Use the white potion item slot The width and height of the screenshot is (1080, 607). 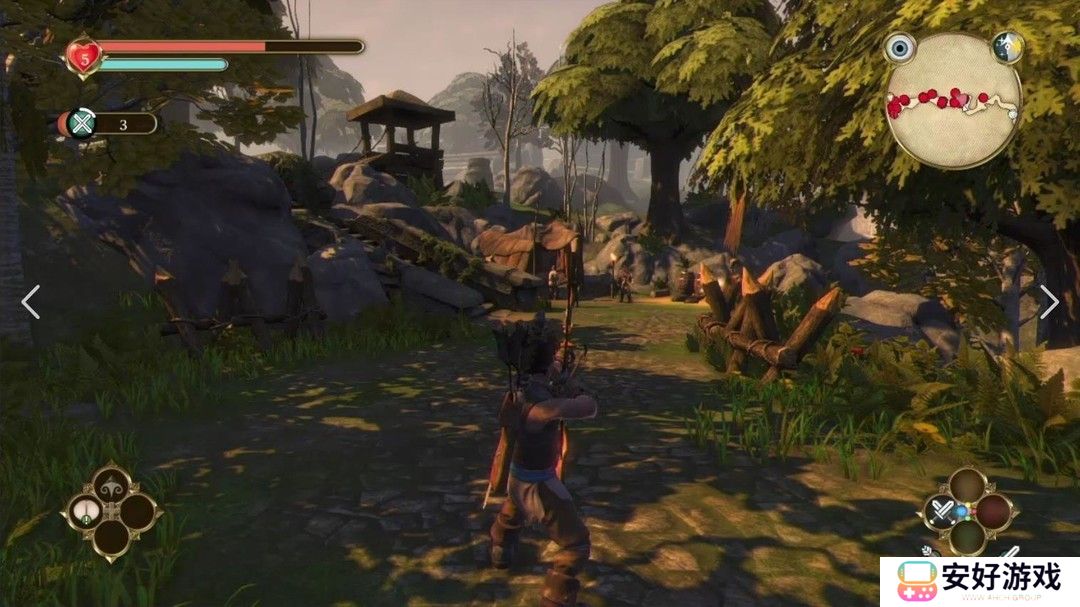tap(85, 513)
